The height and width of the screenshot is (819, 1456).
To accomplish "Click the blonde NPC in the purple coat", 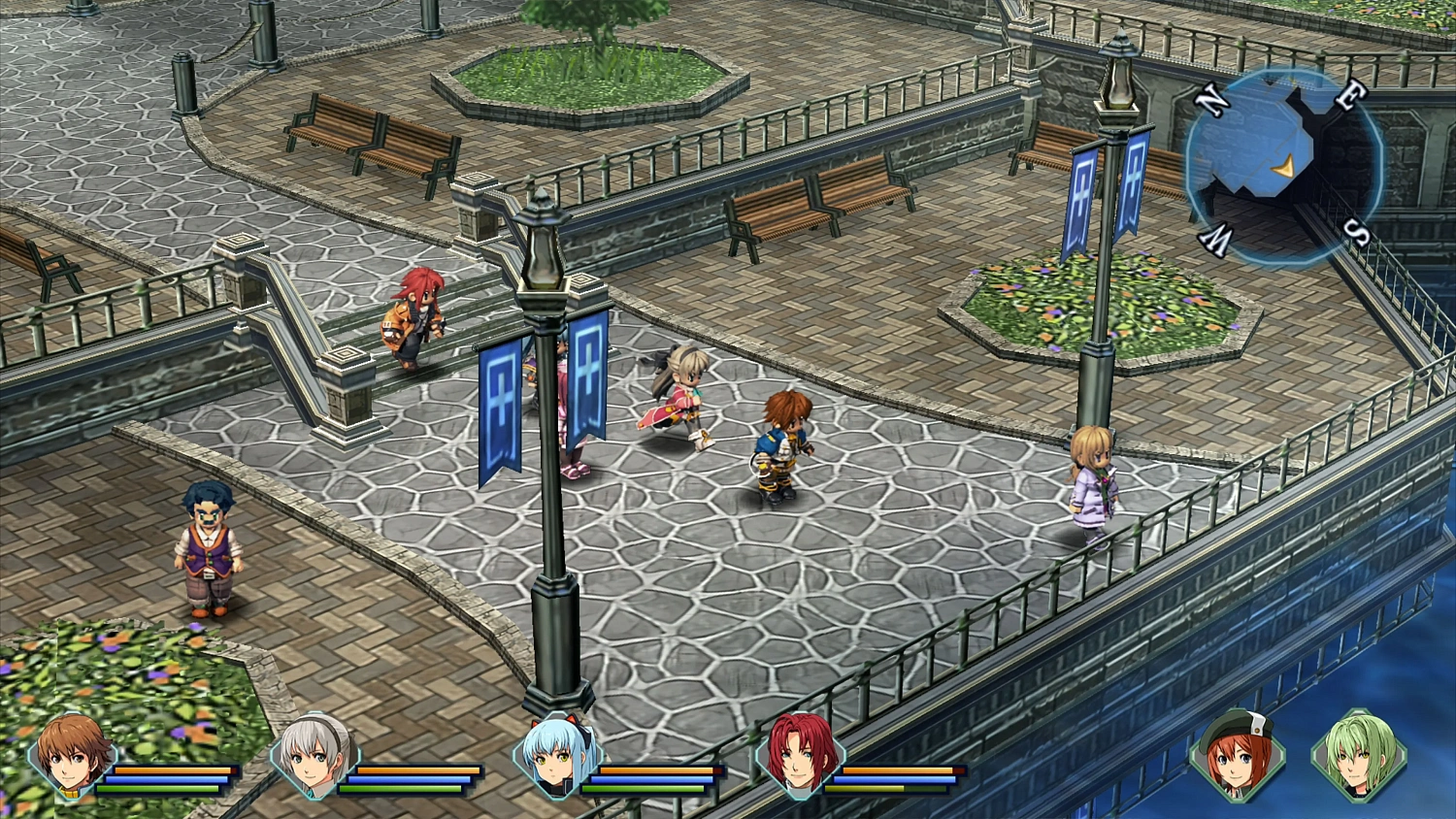I will pyautogui.click(x=1092, y=485).
